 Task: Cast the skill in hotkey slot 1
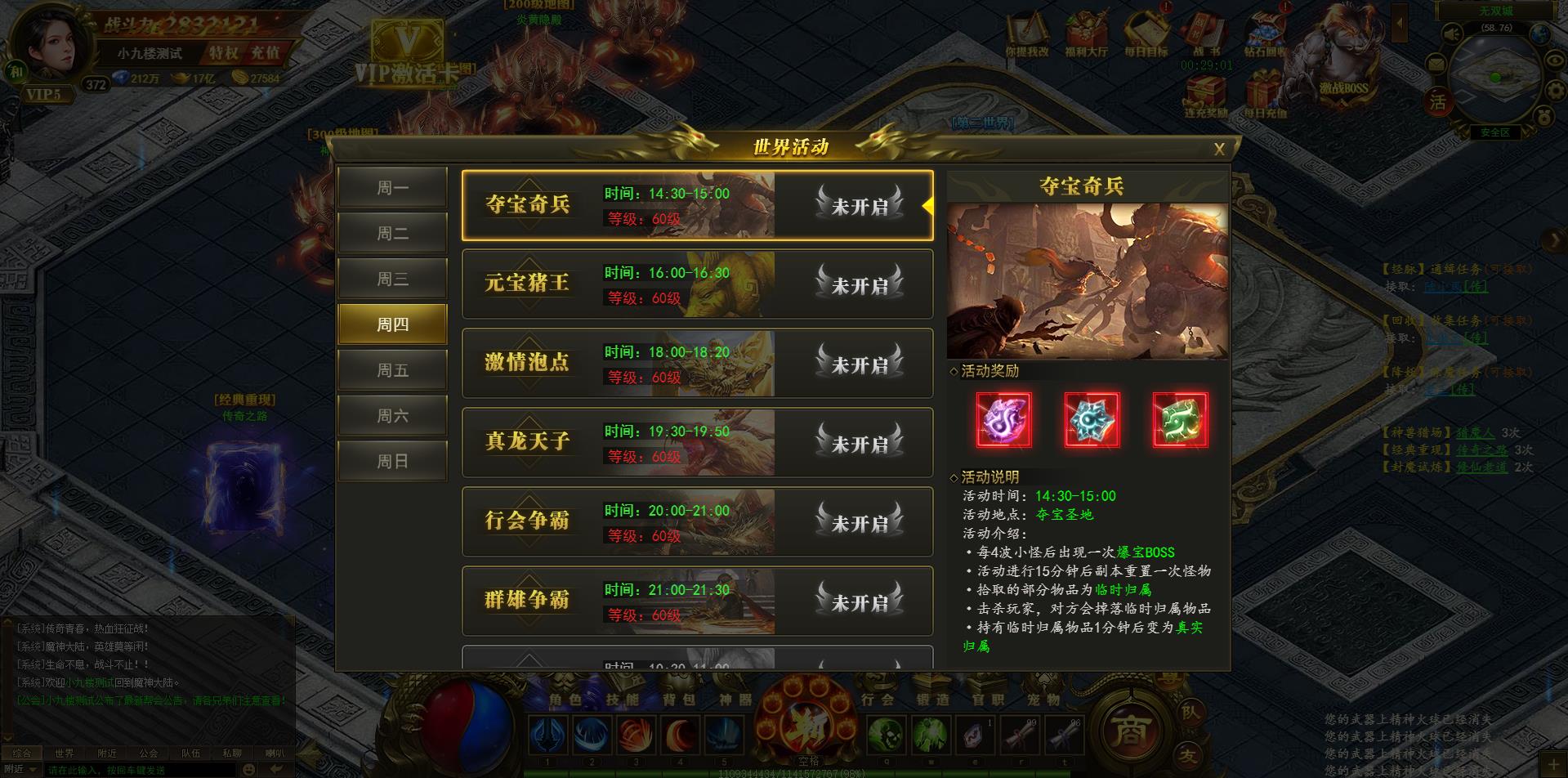coord(548,735)
